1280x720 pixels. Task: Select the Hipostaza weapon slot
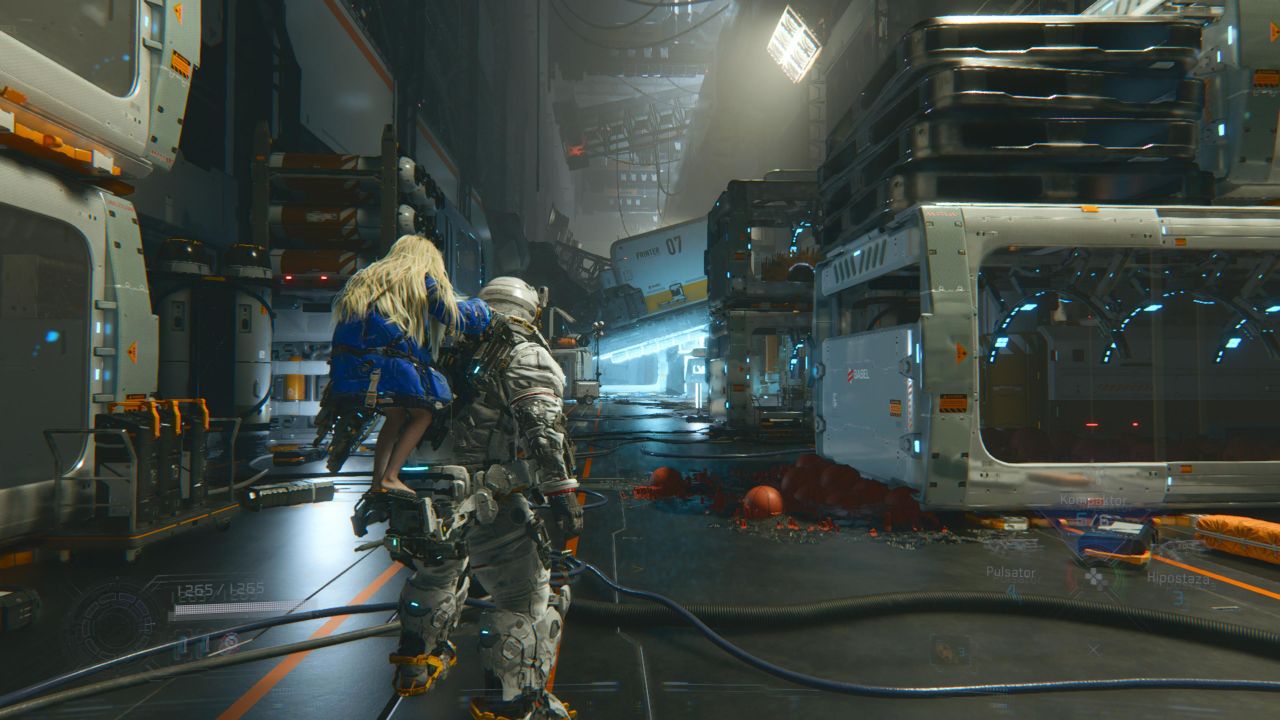(x=1178, y=579)
